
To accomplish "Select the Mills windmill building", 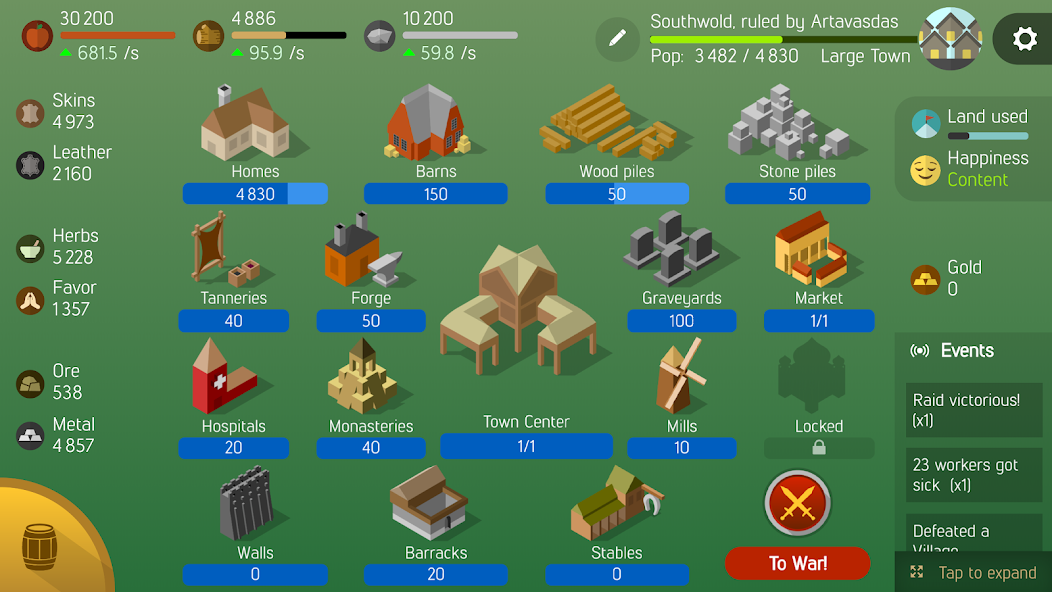I will click(680, 378).
